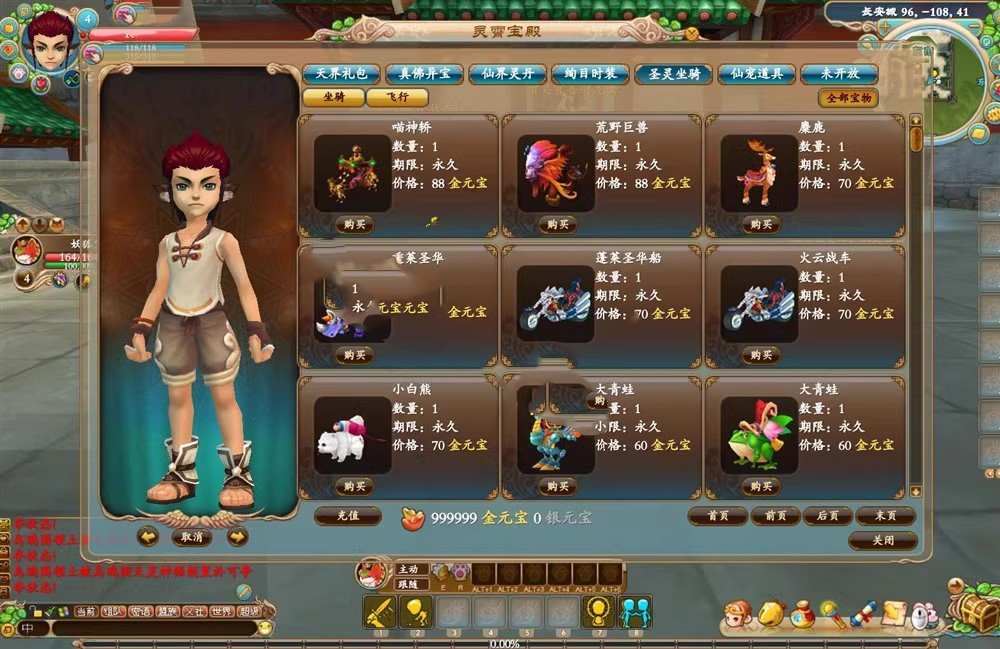Buy the 荒野巨兽 mount

pos(557,224)
